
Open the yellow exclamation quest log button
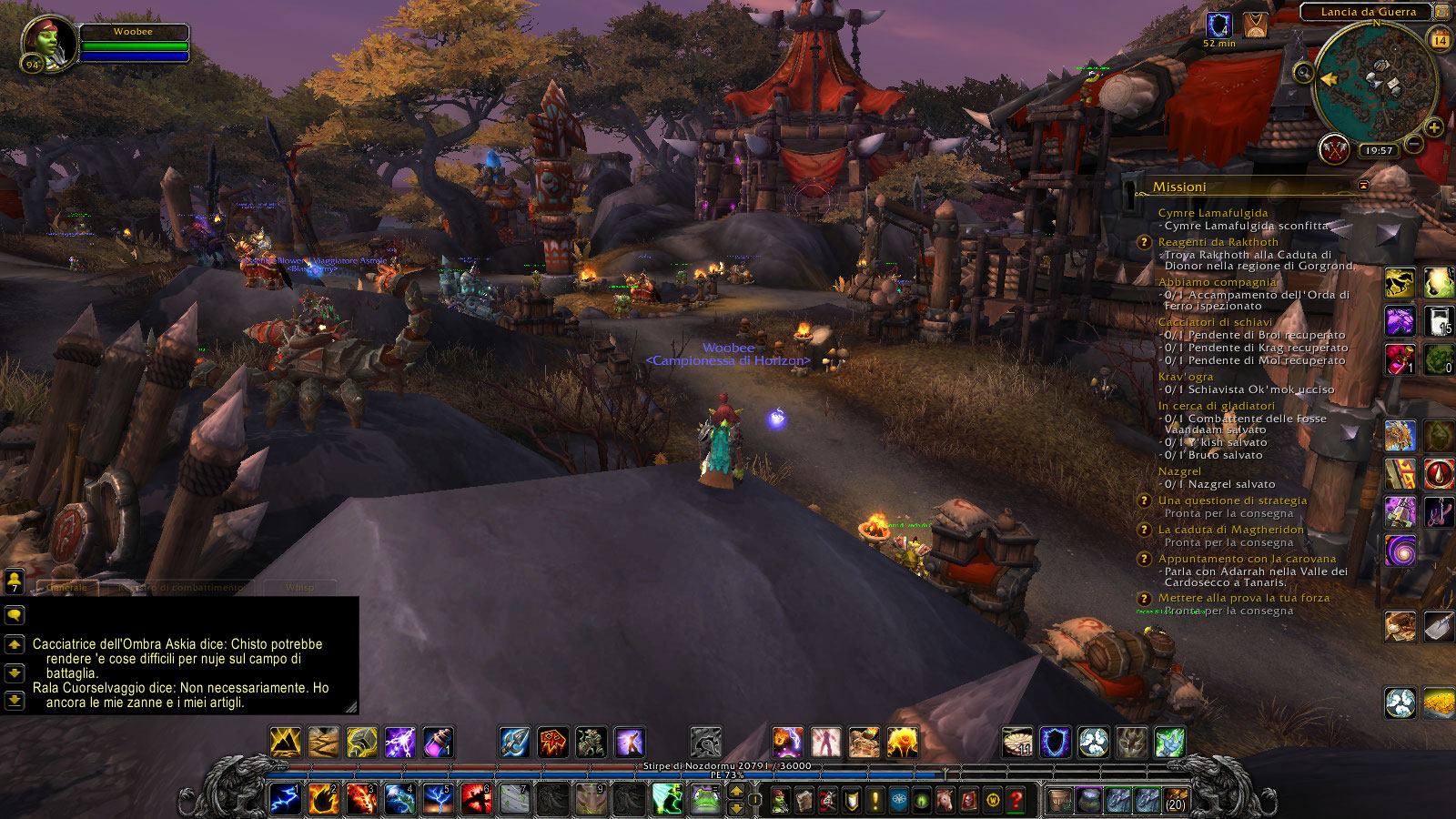[875, 800]
